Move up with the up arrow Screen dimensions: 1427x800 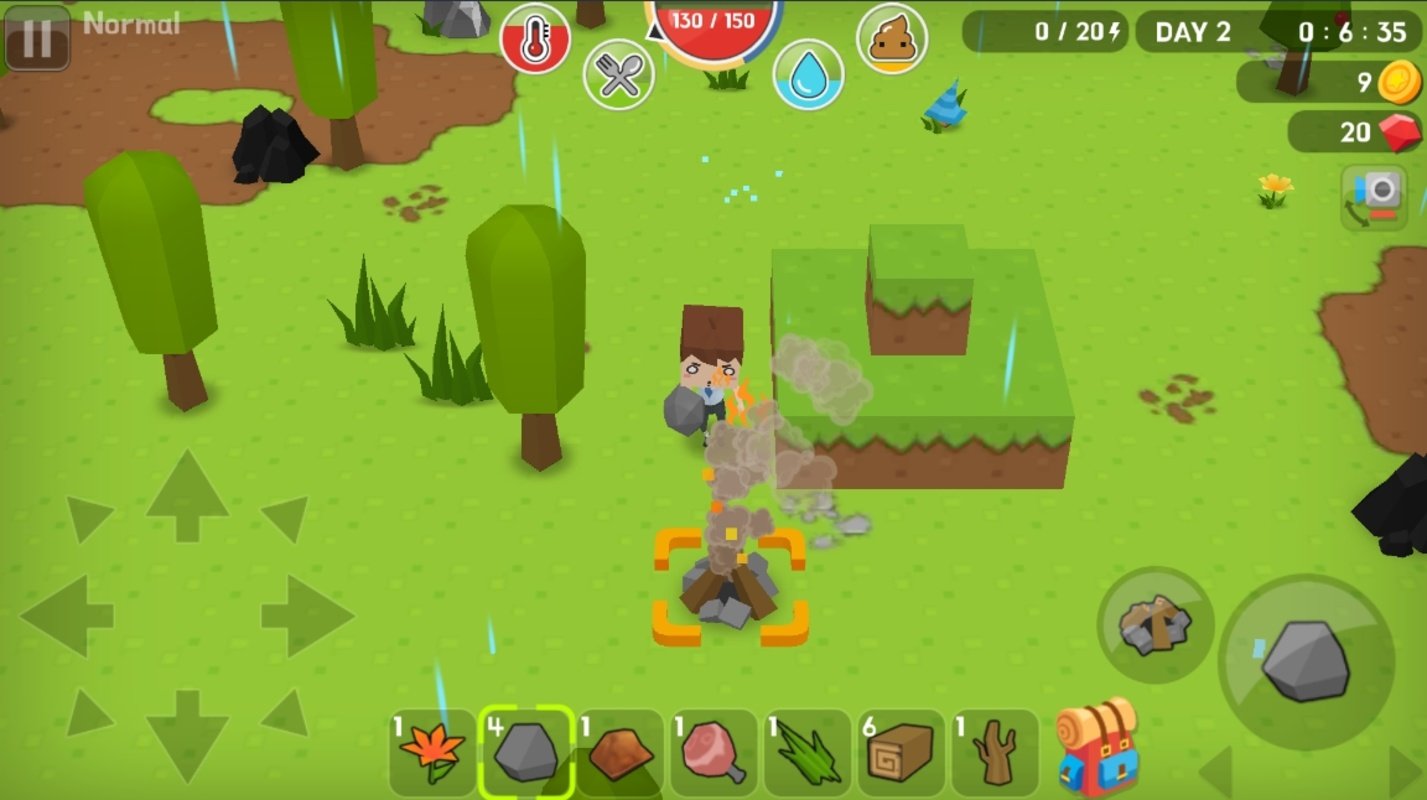[187, 497]
